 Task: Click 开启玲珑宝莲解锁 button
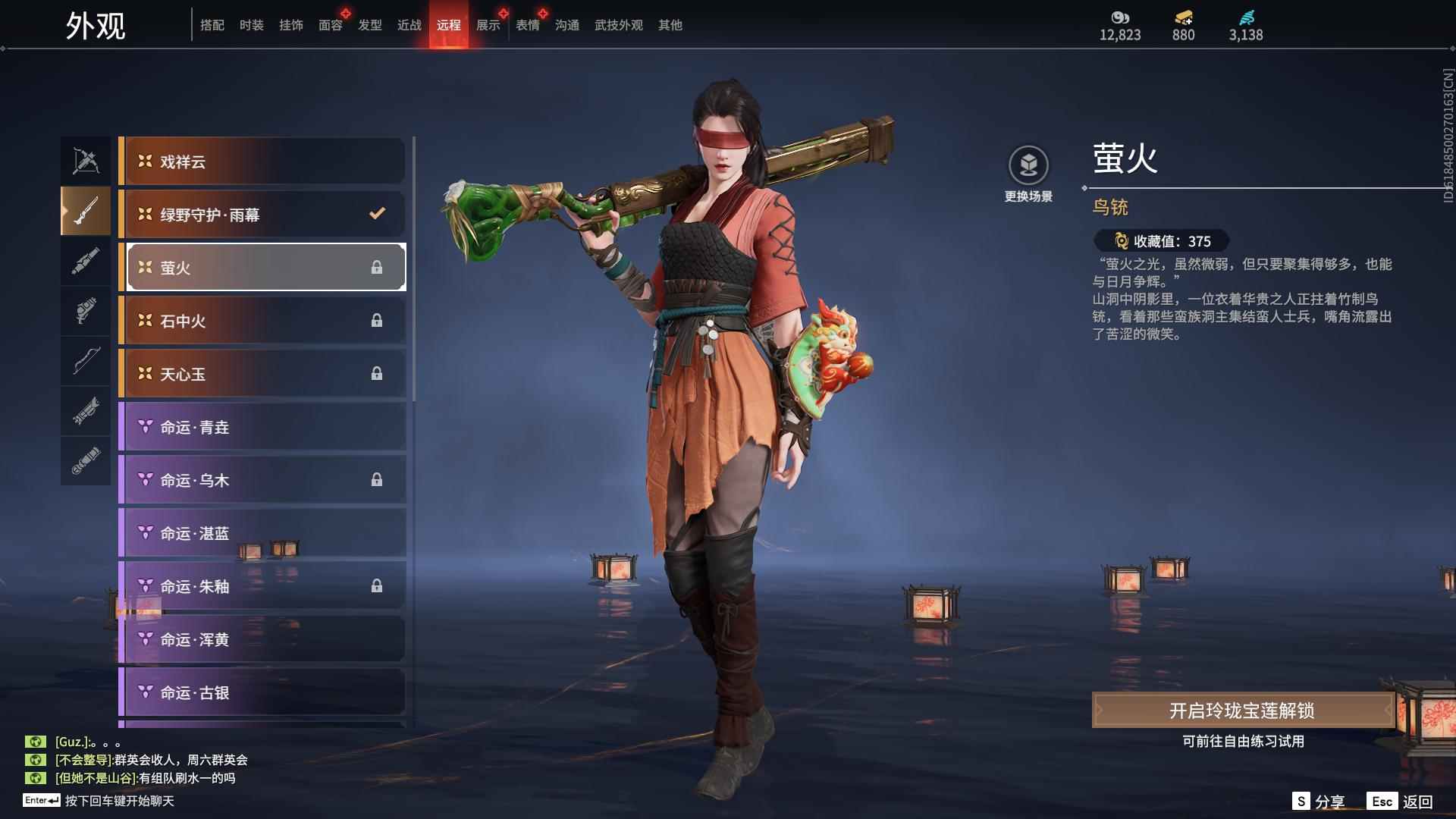click(1242, 711)
